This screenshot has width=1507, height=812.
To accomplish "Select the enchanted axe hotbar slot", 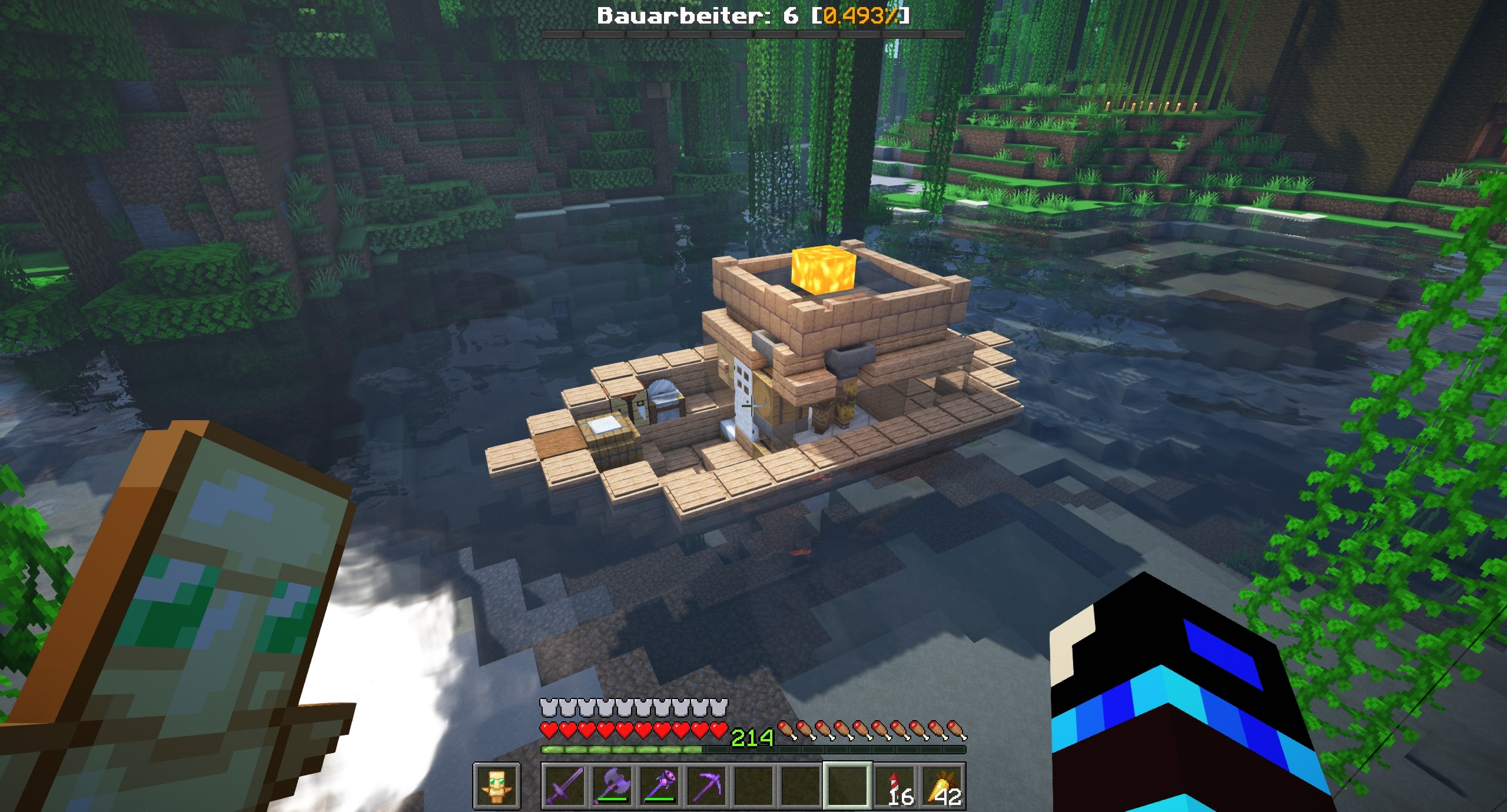I will click(612, 786).
